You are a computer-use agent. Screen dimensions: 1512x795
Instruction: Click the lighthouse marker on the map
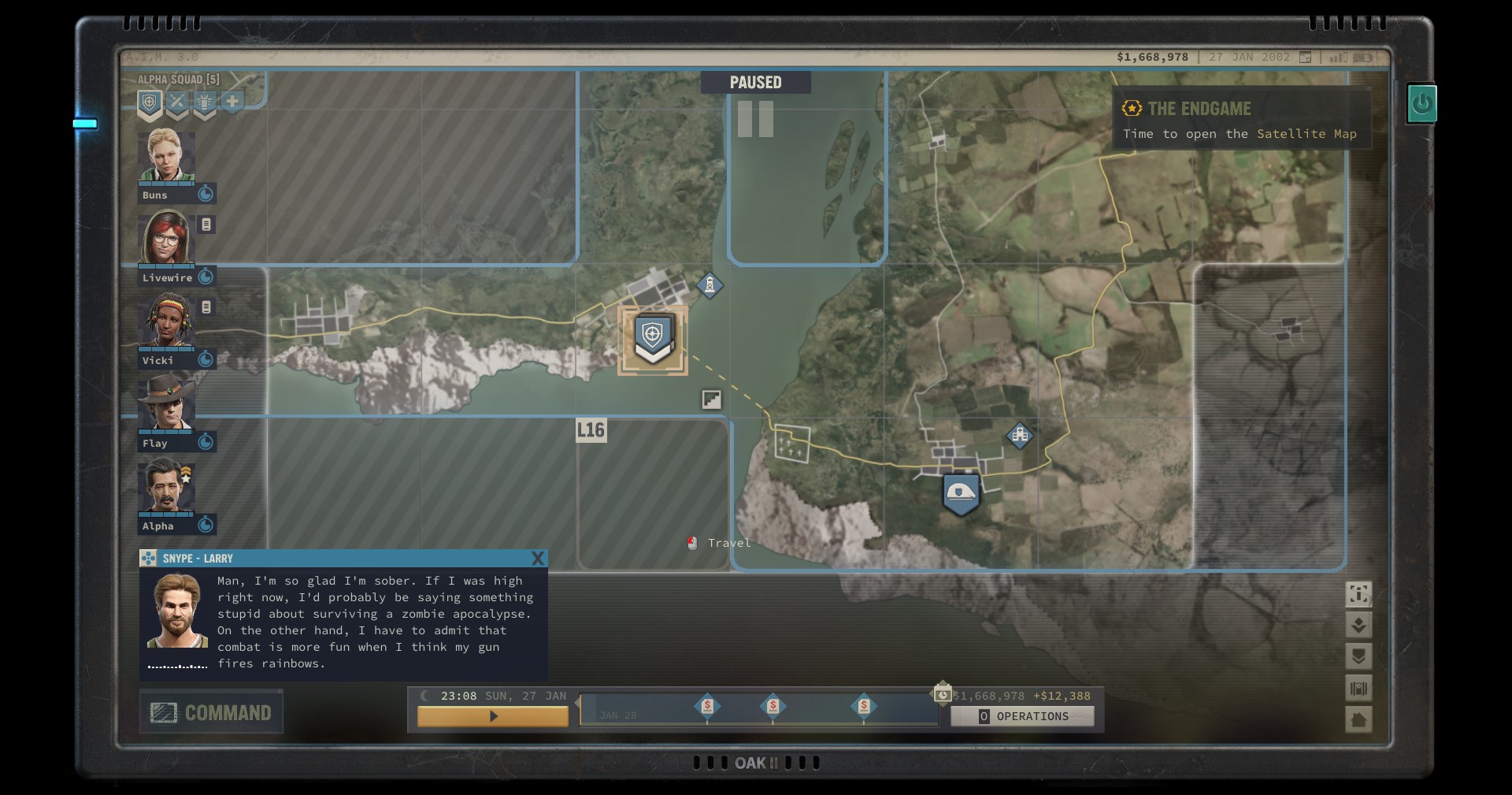[711, 287]
